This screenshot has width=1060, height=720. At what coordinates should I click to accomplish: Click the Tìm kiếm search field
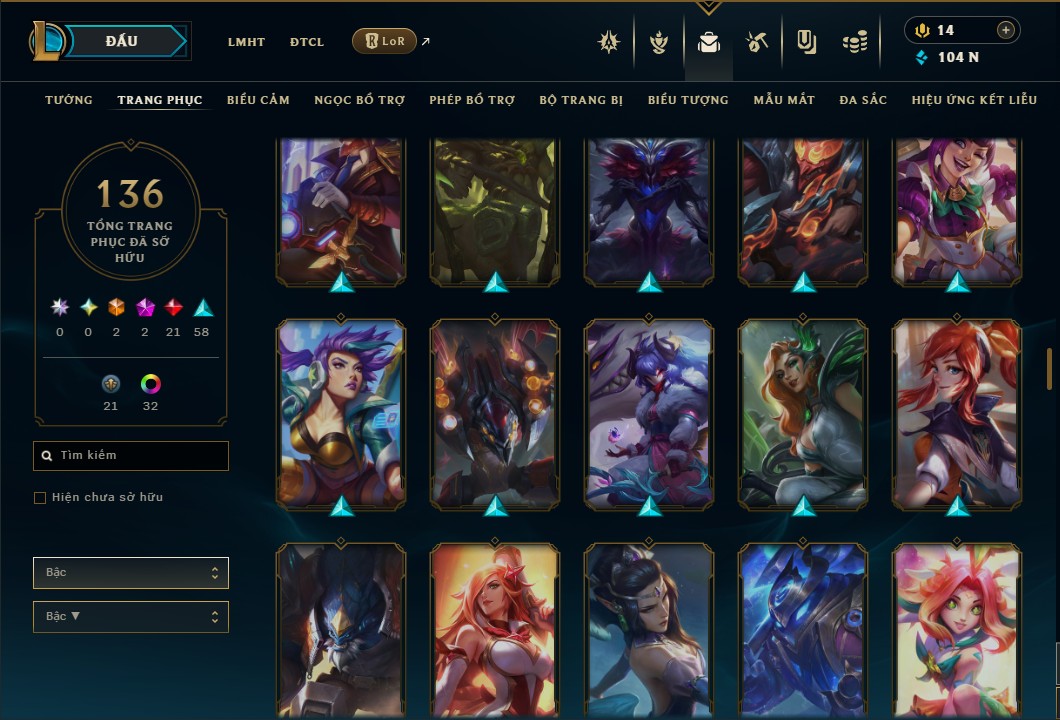click(131, 456)
